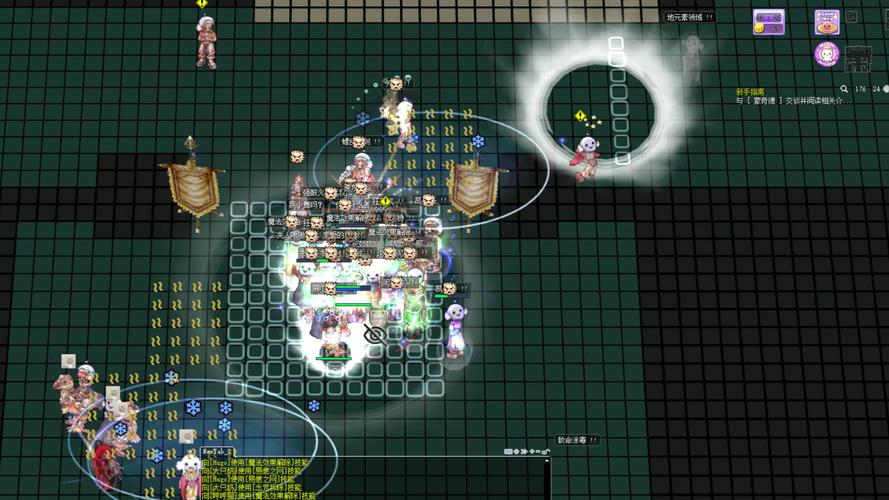Viewport: 889px width, 500px height.
Task: Open the small grid icon beside pancake
Action: tap(851, 17)
